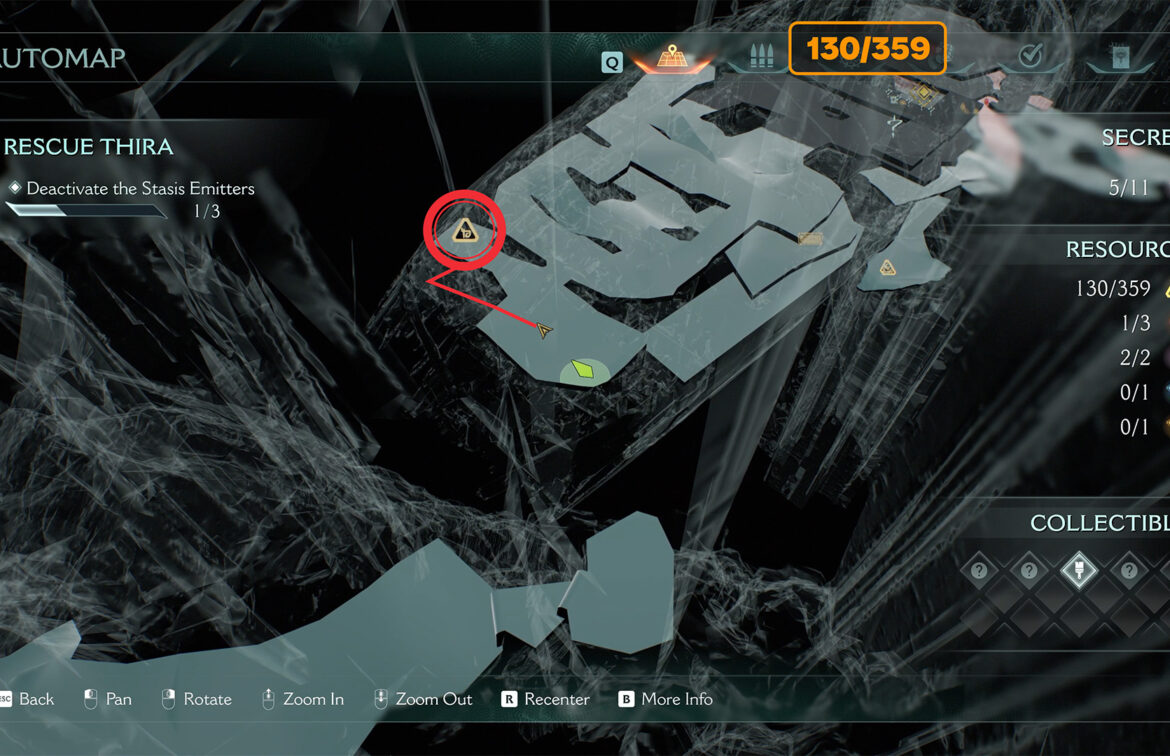1170x756 pixels.
Task: Select the player arrow marker on map
Action: point(543,329)
